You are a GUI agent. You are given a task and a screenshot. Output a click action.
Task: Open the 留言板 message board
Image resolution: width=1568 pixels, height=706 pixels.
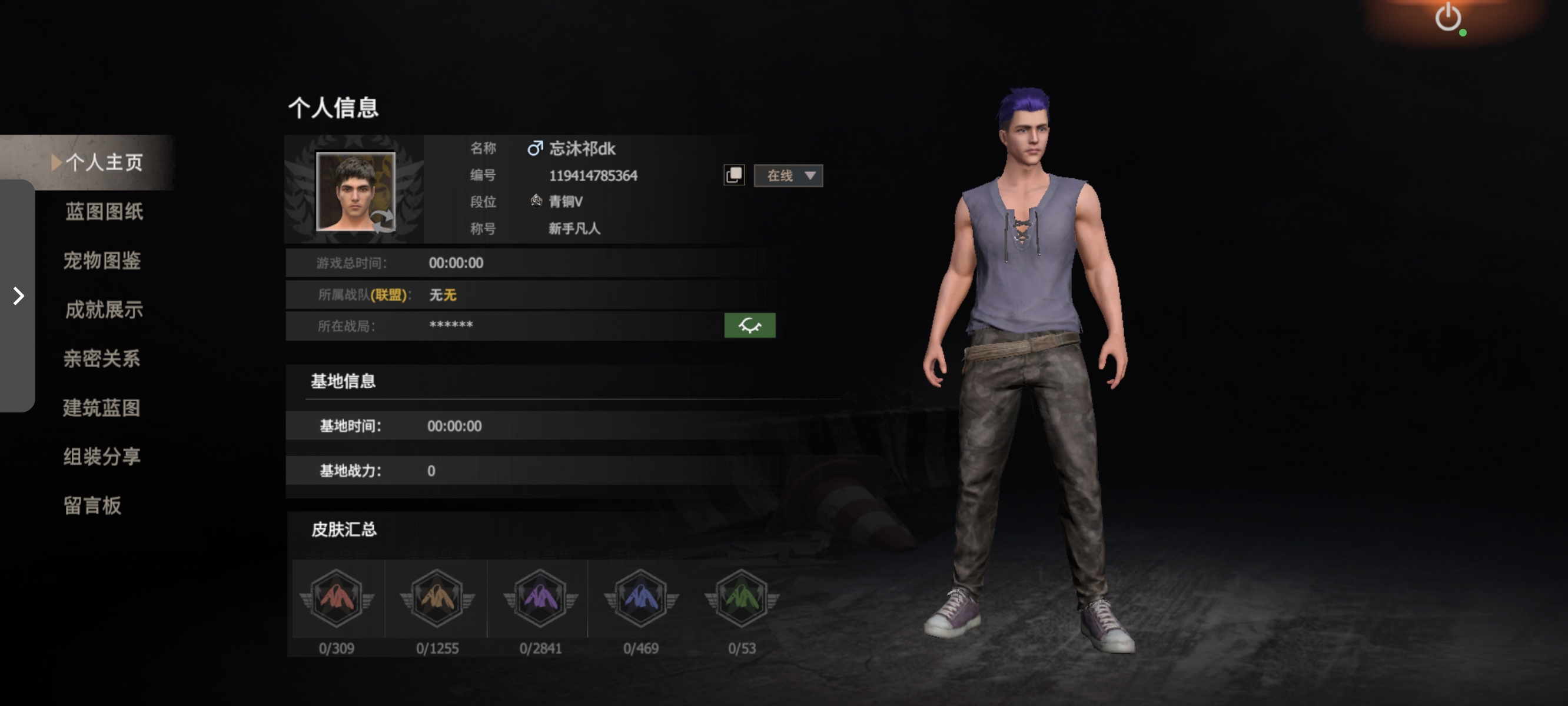coord(92,506)
